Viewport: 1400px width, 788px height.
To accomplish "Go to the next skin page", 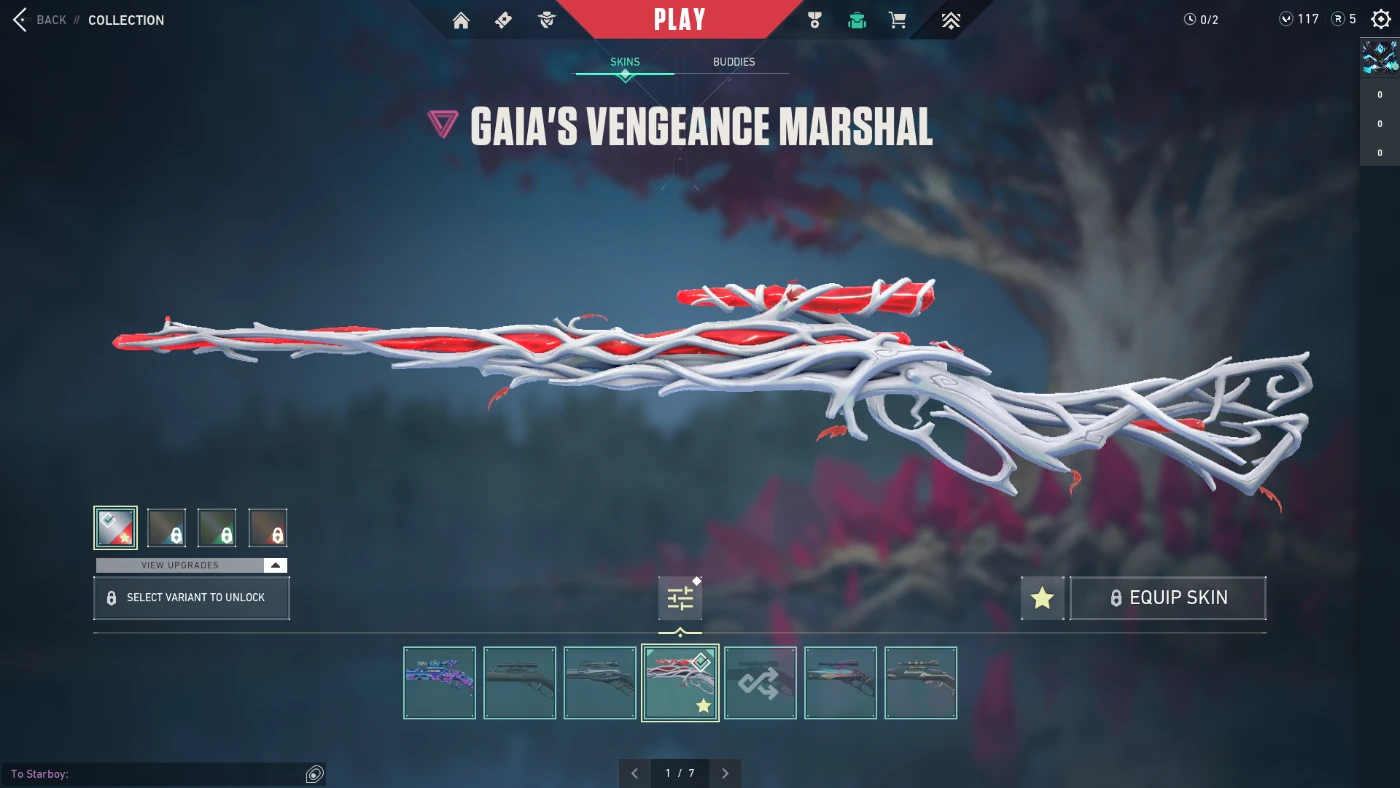I will 725,773.
